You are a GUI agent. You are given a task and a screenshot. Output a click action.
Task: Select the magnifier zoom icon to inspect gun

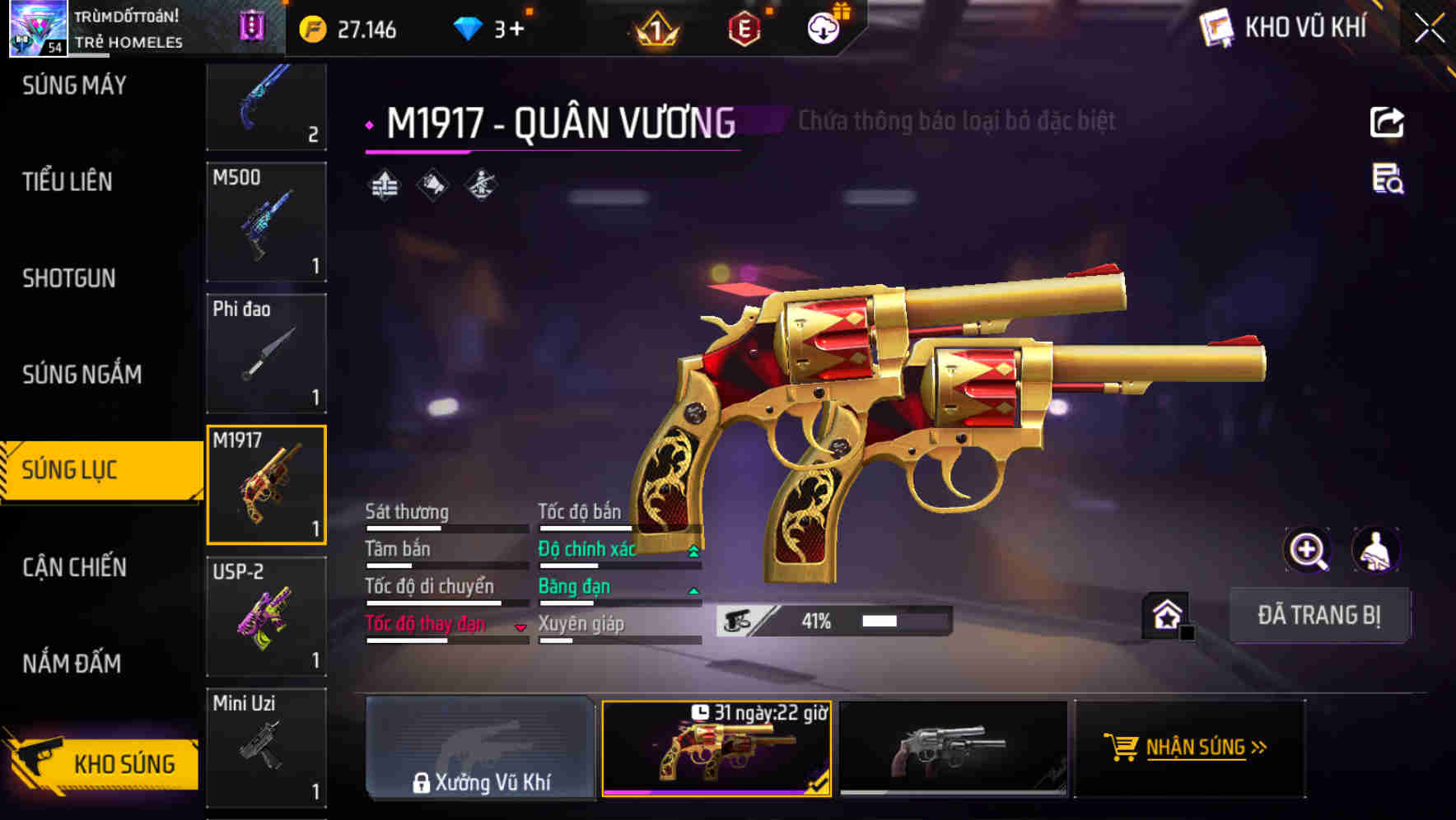(x=1306, y=550)
